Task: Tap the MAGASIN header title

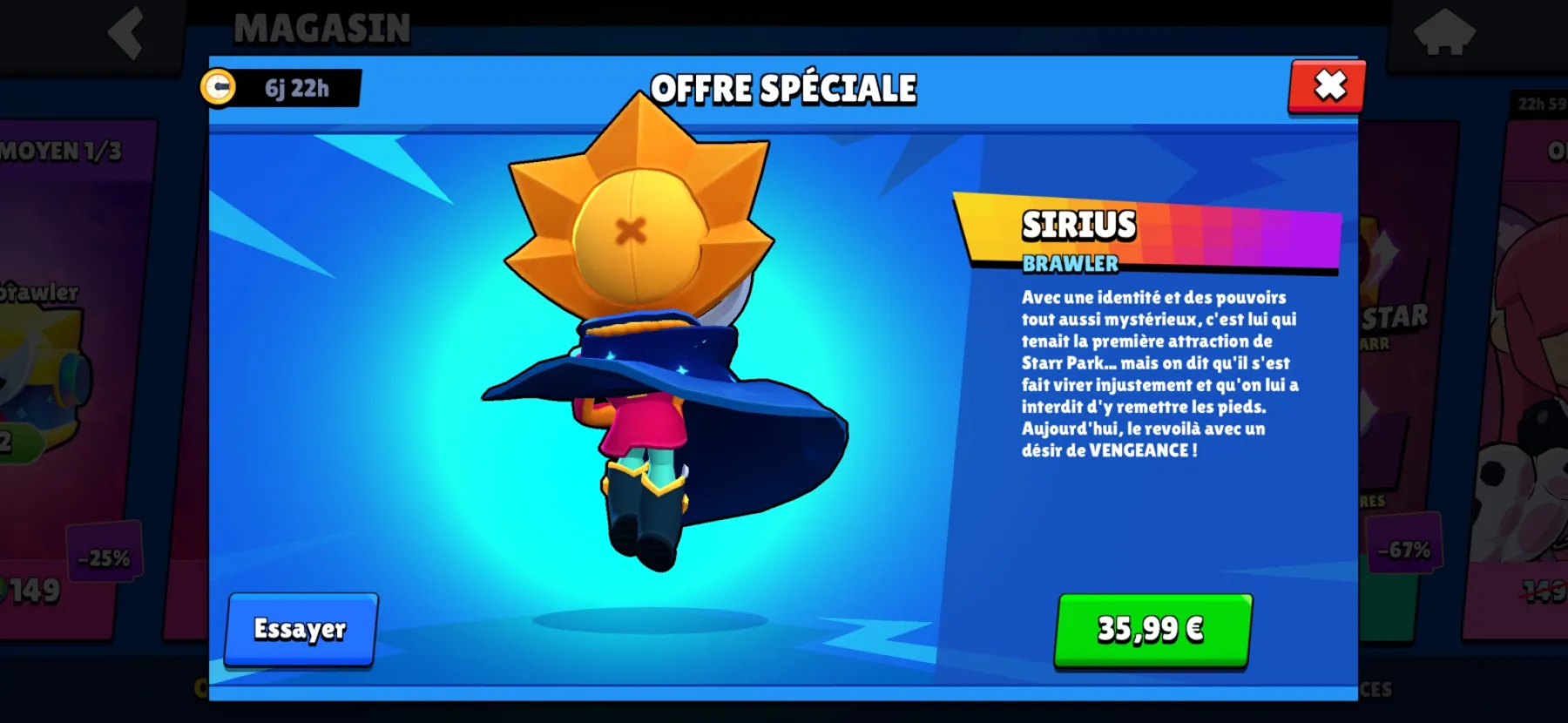Action: (x=322, y=28)
